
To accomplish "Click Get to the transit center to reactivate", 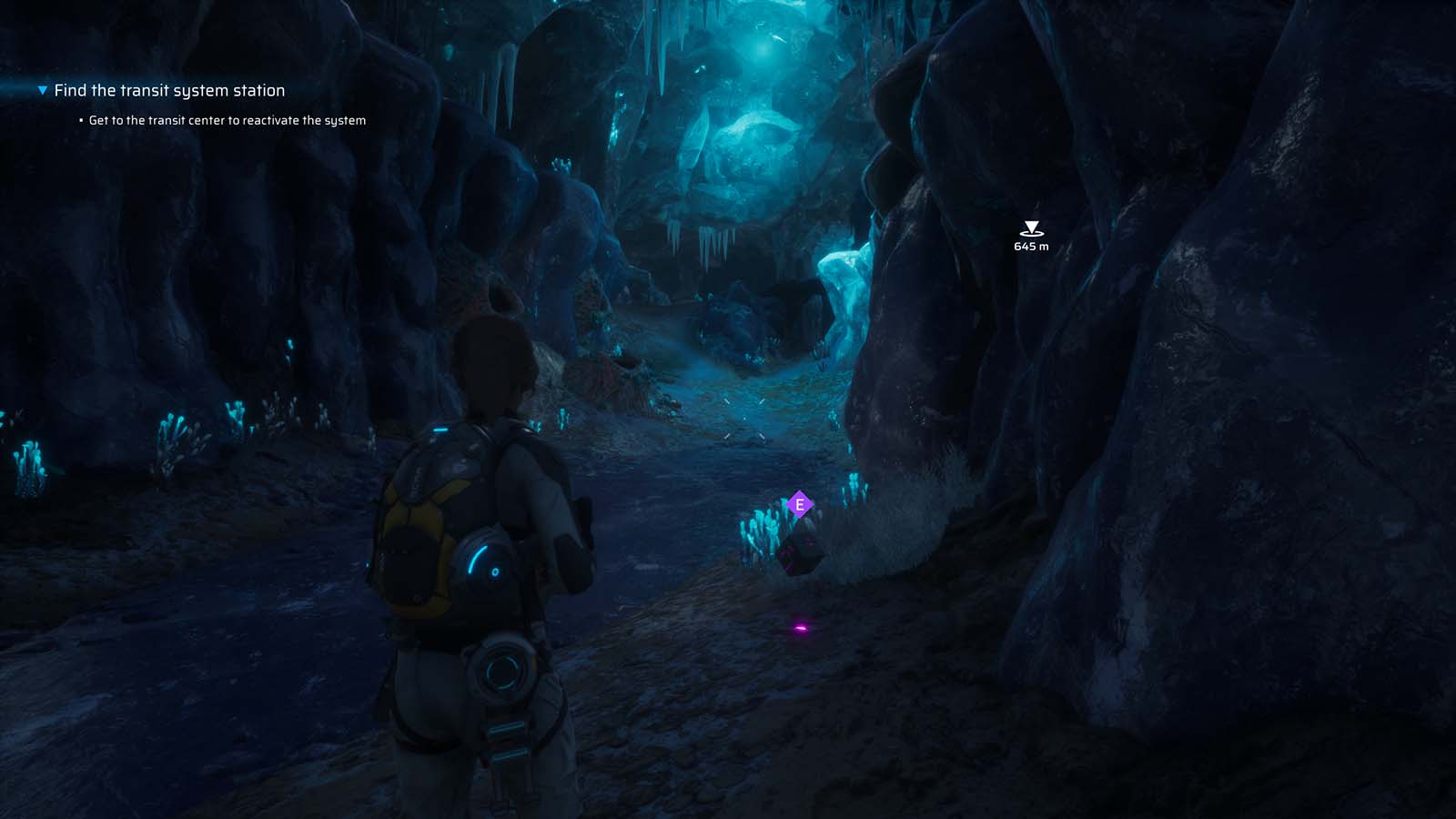I will coord(227,119).
